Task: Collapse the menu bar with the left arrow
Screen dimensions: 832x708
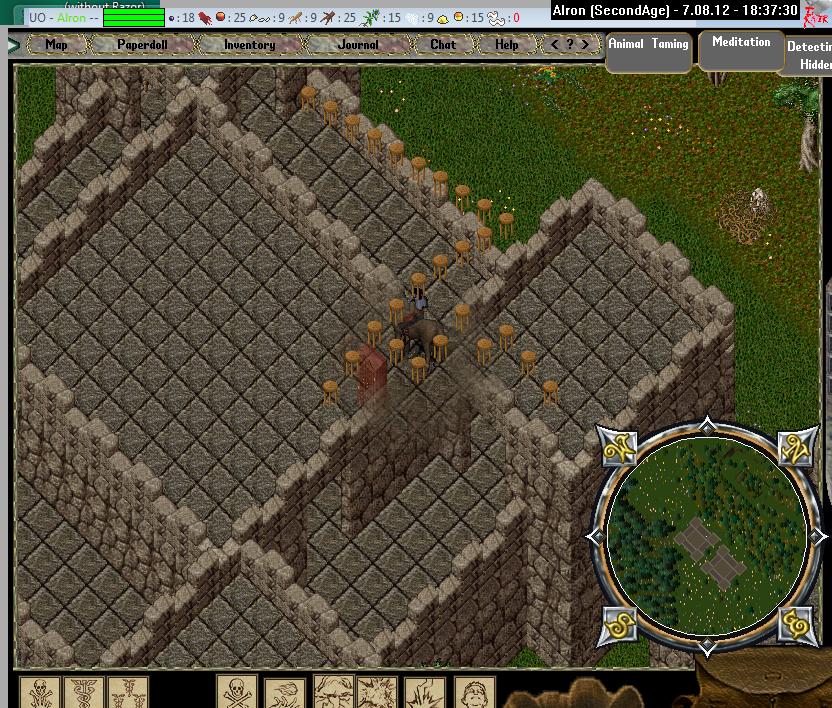Action: click(14, 45)
